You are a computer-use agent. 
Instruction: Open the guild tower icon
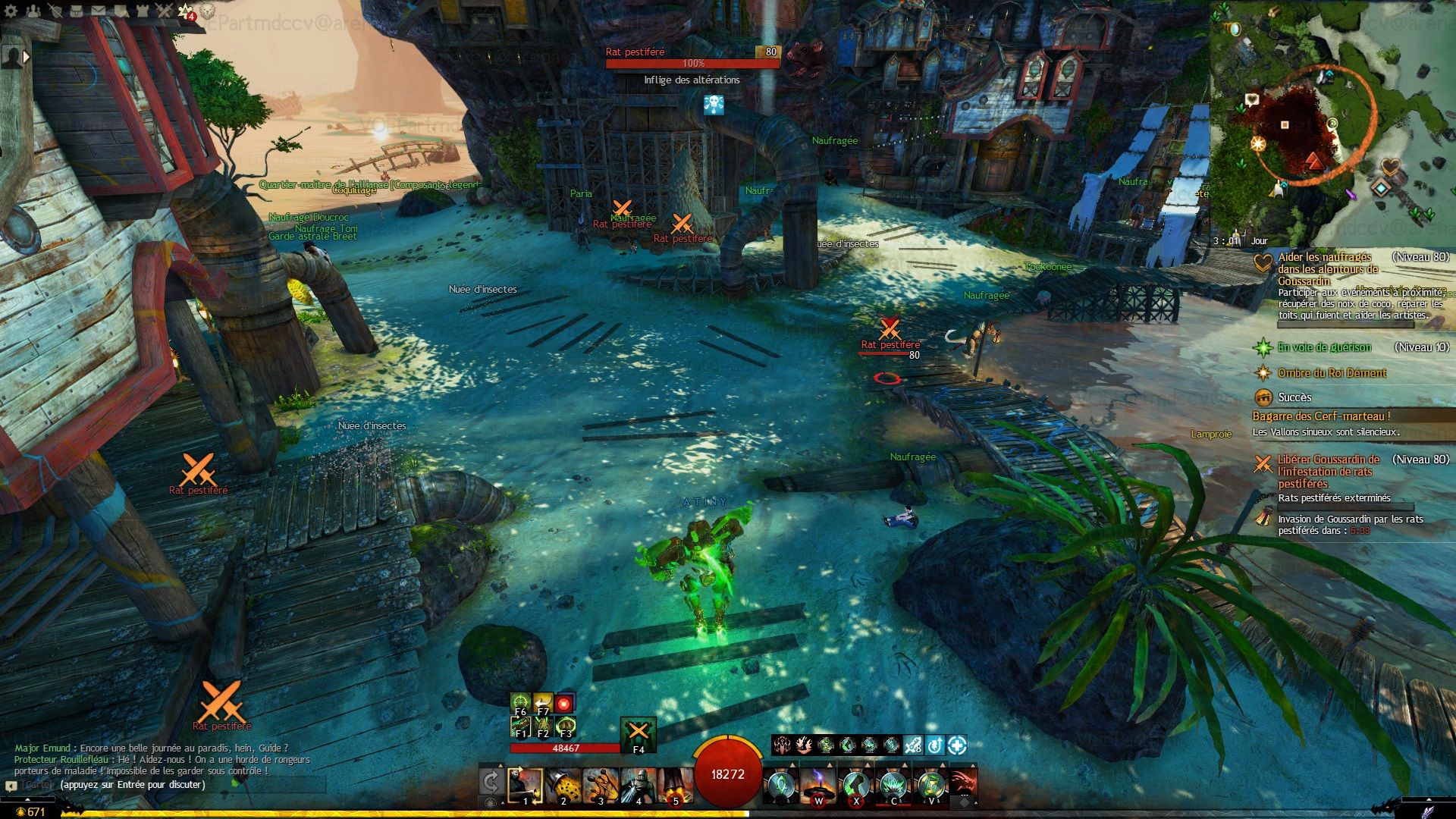[x=143, y=11]
